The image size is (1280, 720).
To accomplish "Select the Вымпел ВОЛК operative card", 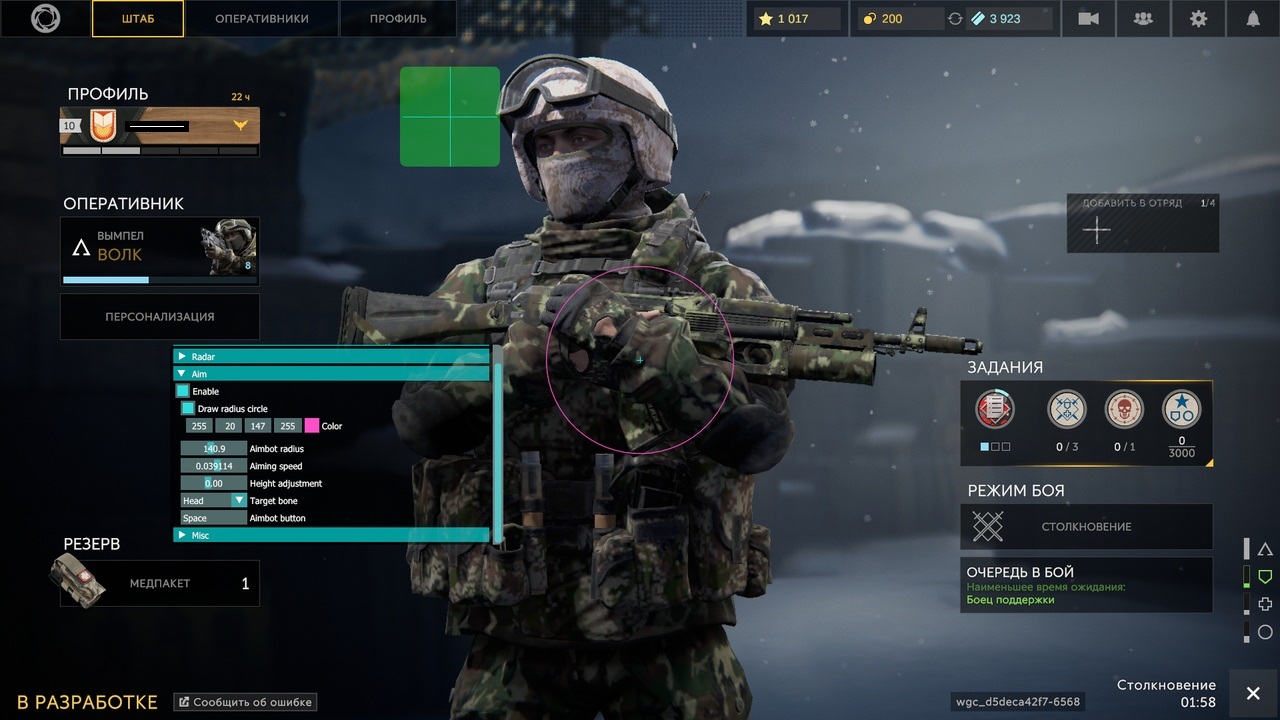I will (x=160, y=251).
